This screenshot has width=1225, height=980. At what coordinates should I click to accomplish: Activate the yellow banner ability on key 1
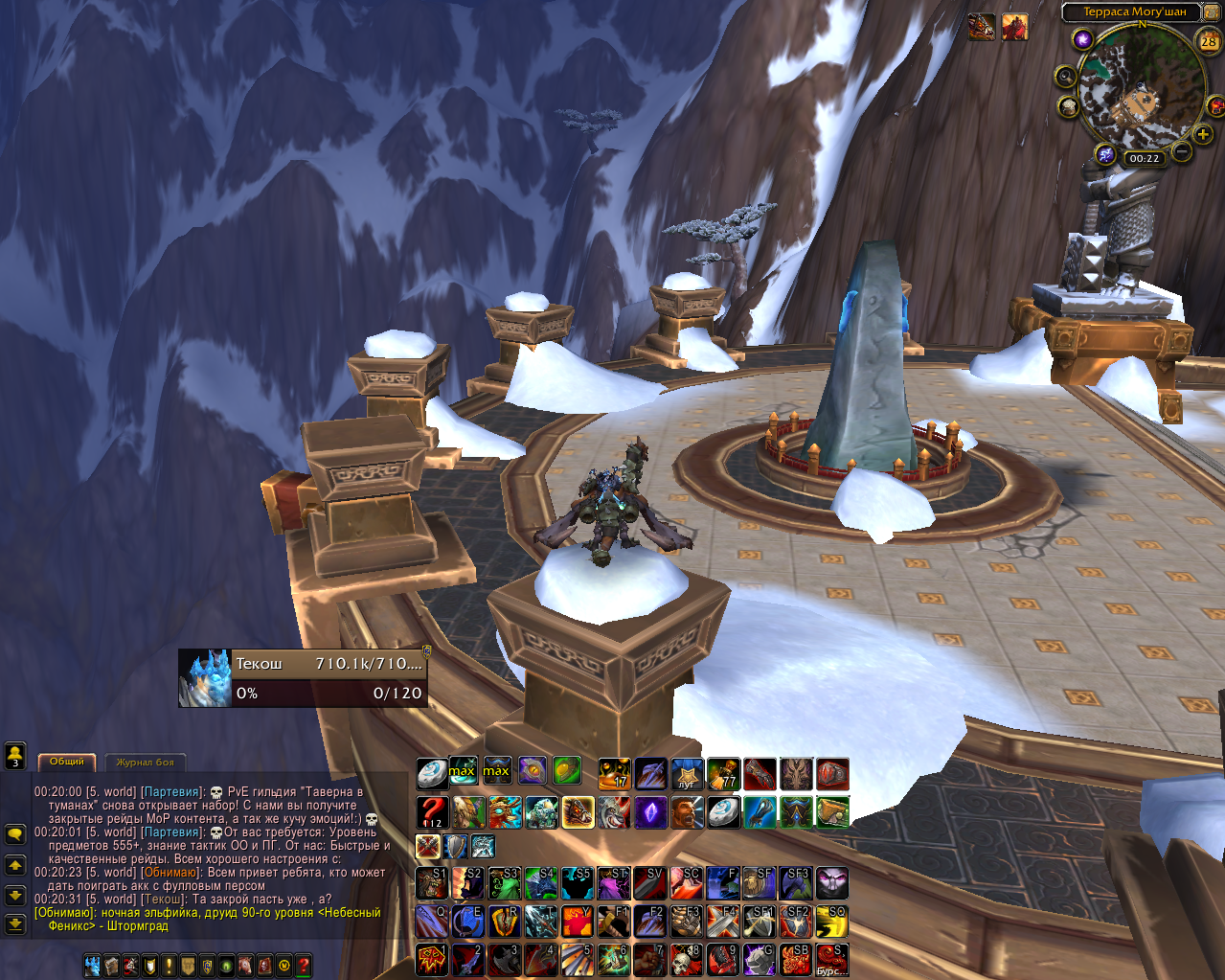click(432, 959)
